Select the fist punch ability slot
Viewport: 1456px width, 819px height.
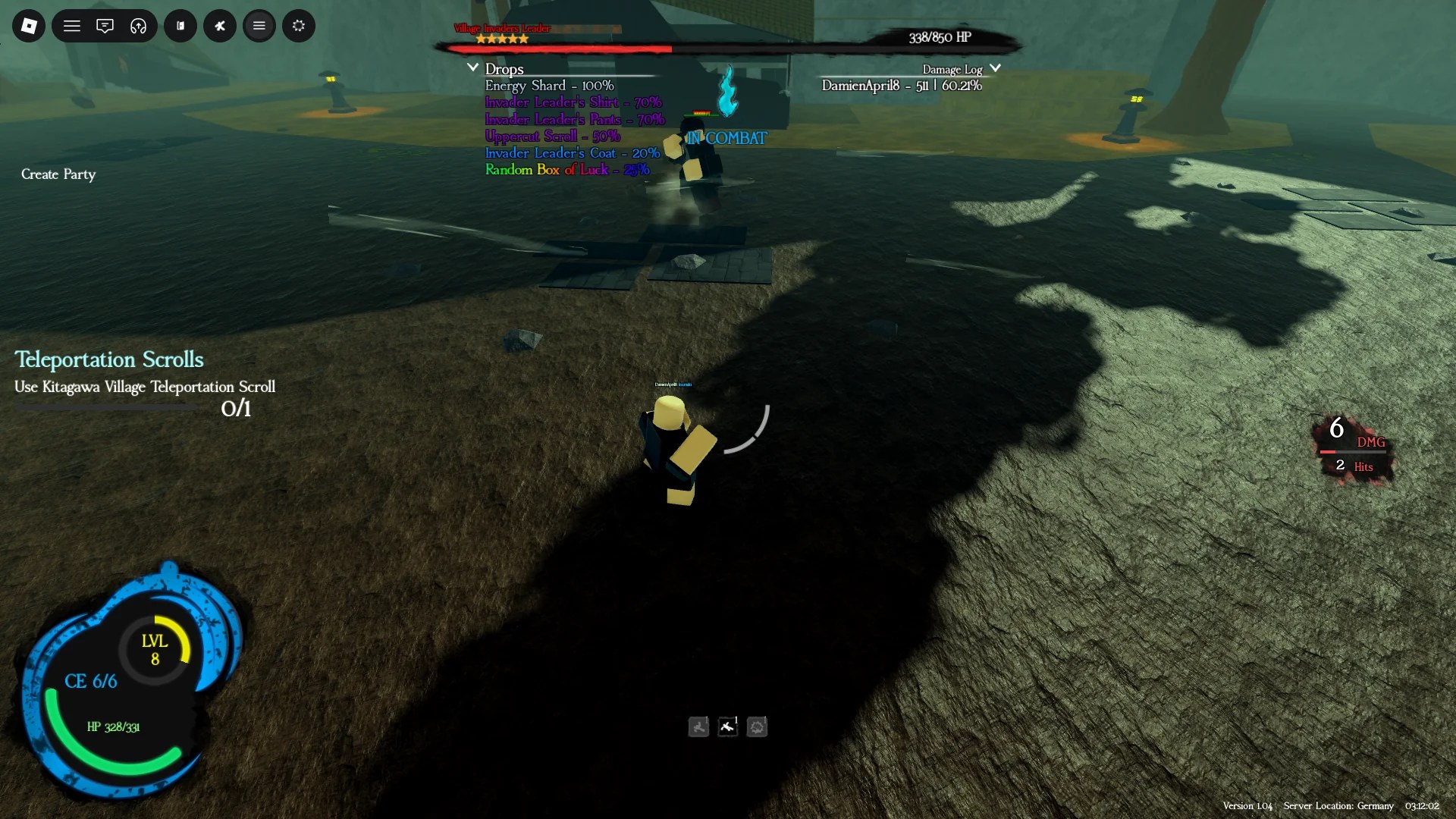click(758, 726)
